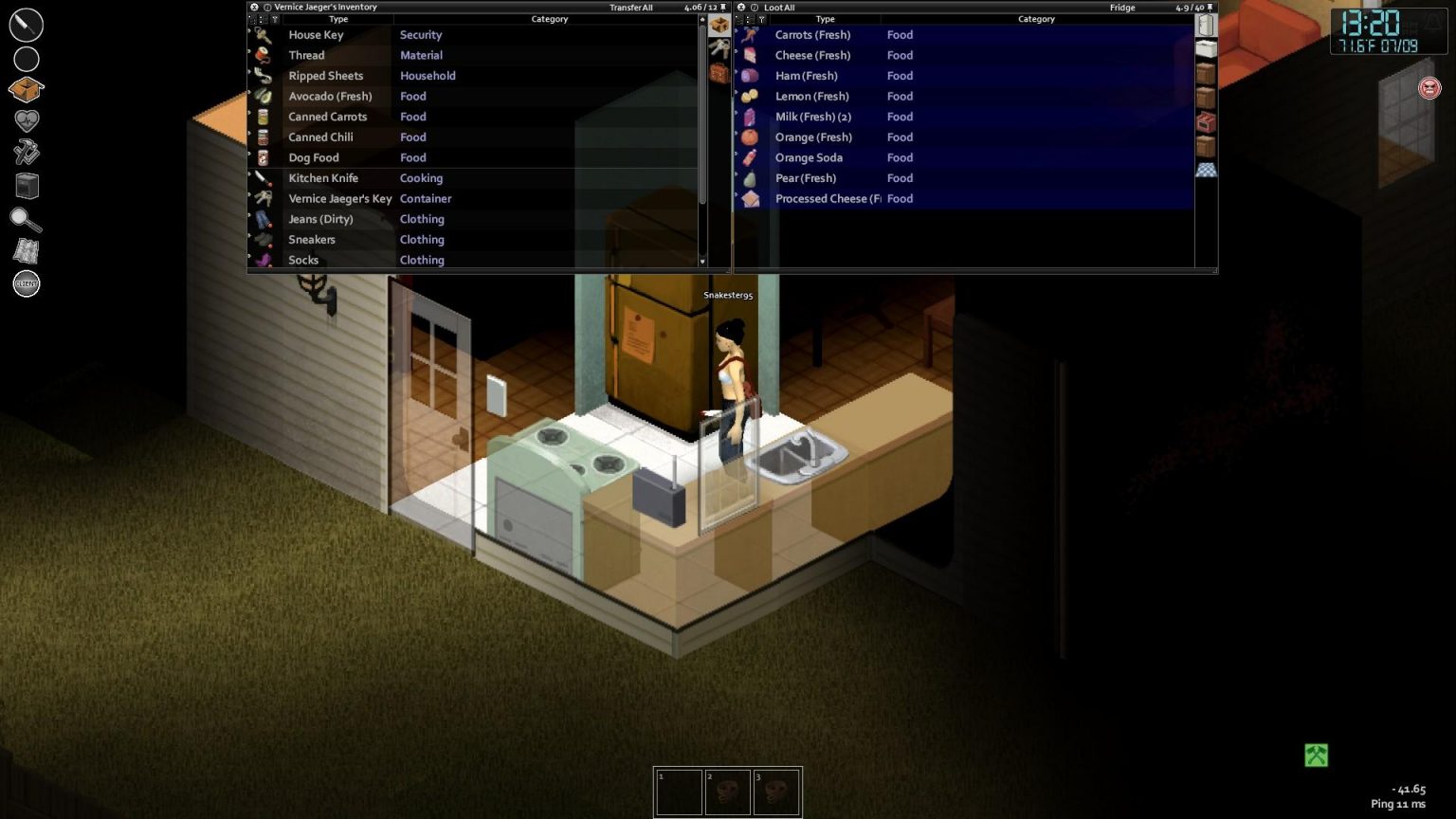Select the fridge icon in loot container list
Image resolution: width=1456 pixels, height=819 pixels.
[x=1206, y=24]
